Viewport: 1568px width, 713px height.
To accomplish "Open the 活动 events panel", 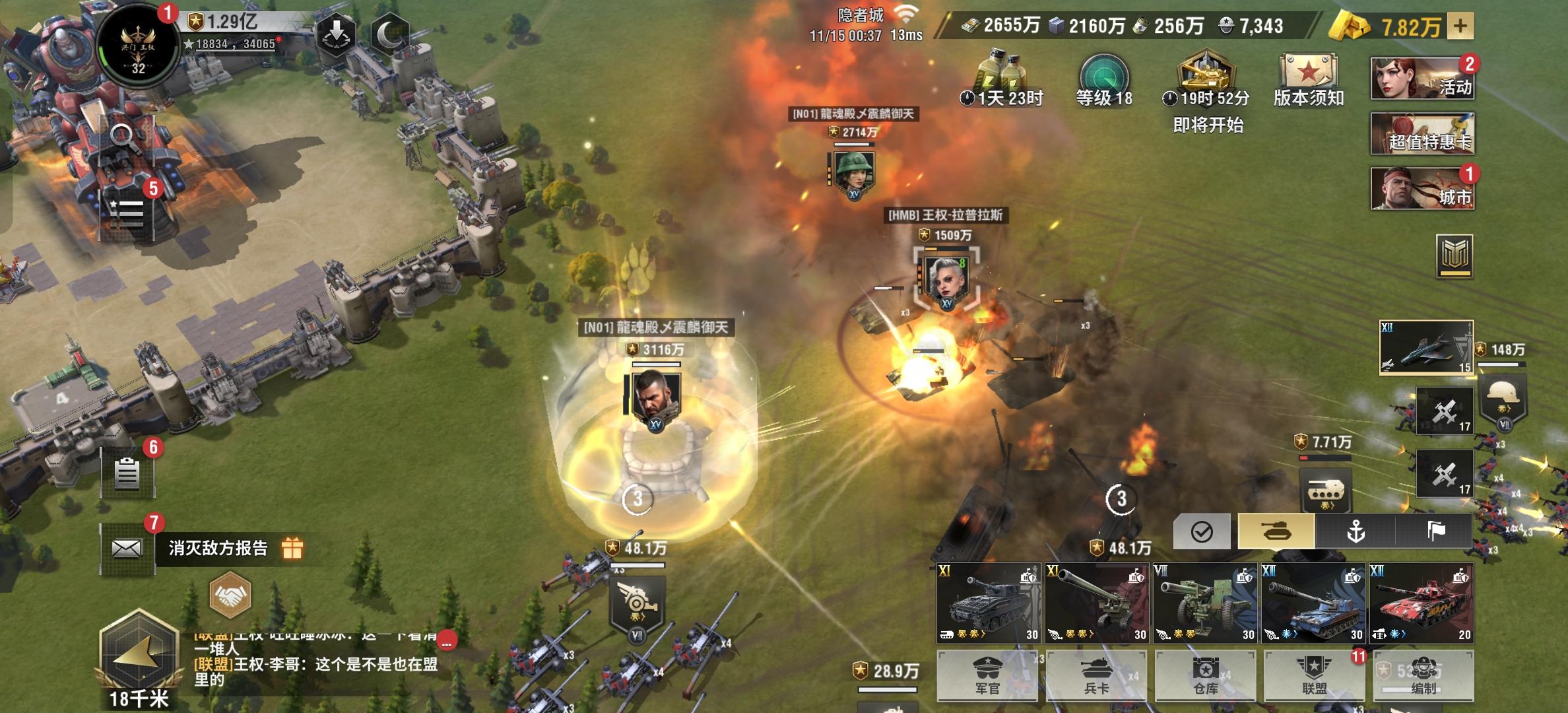I will point(1422,79).
